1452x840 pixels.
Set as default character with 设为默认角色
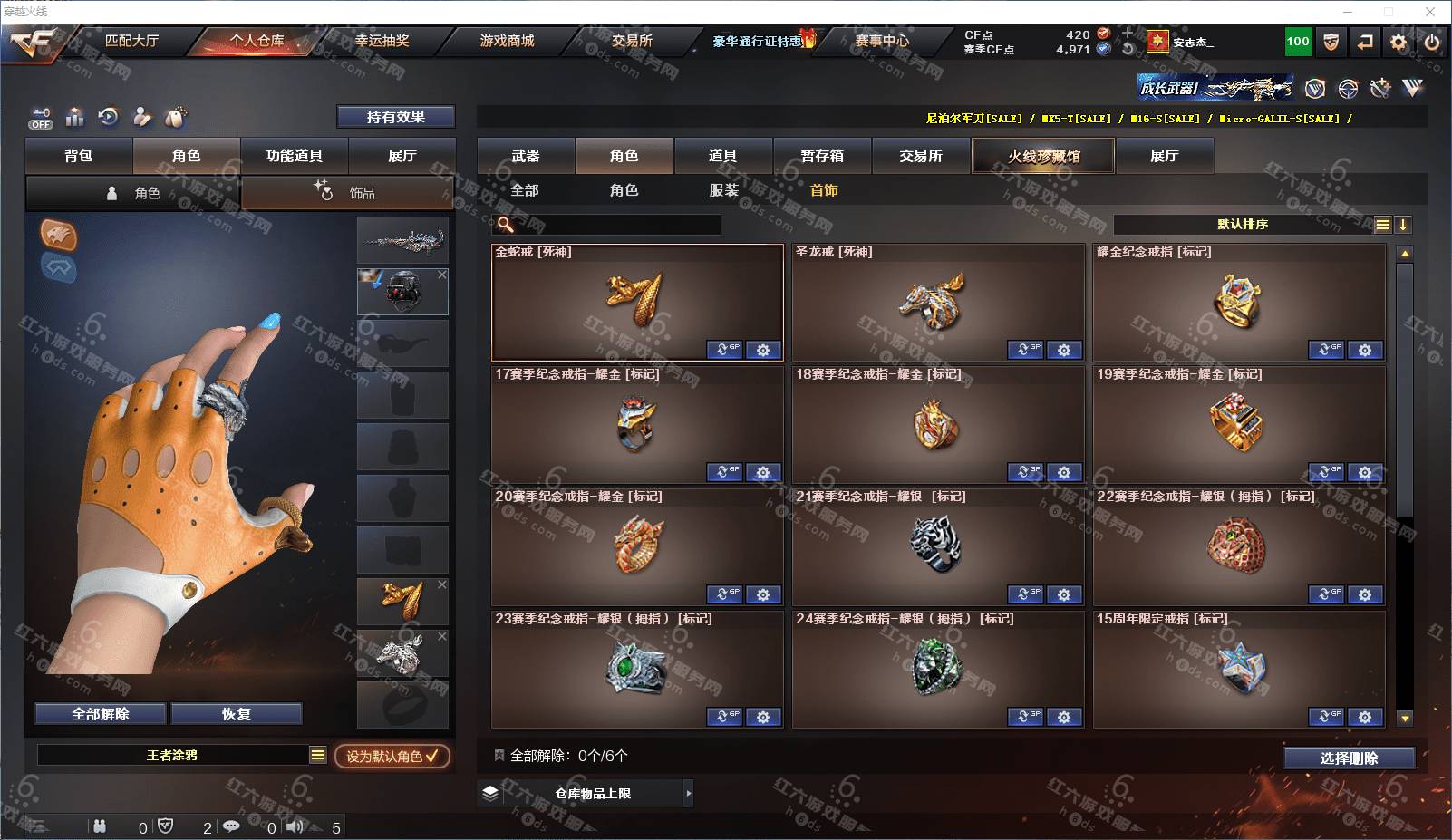(392, 756)
